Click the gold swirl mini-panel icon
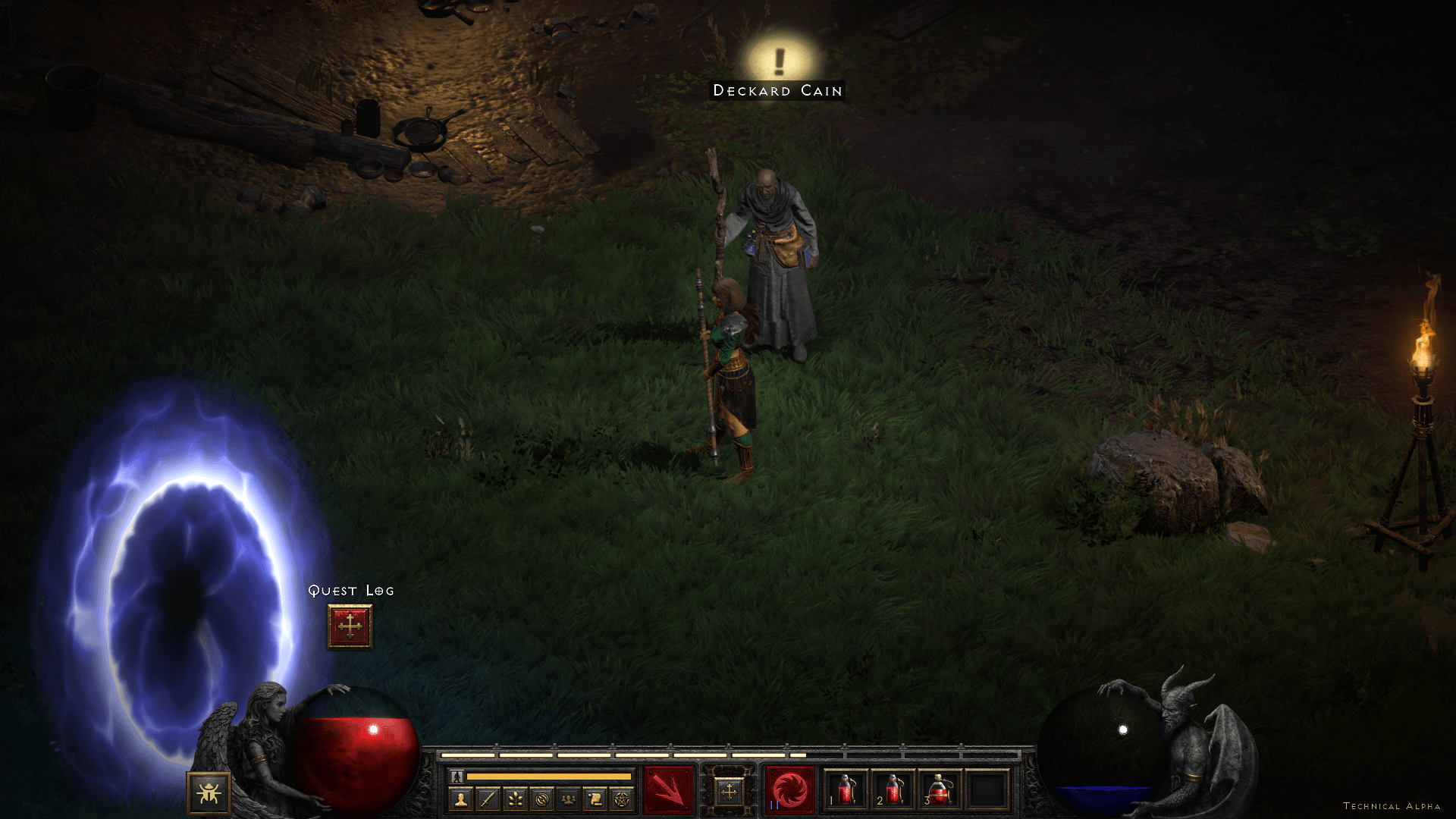This screenshot has width=1456, height=819. [541, 799]
